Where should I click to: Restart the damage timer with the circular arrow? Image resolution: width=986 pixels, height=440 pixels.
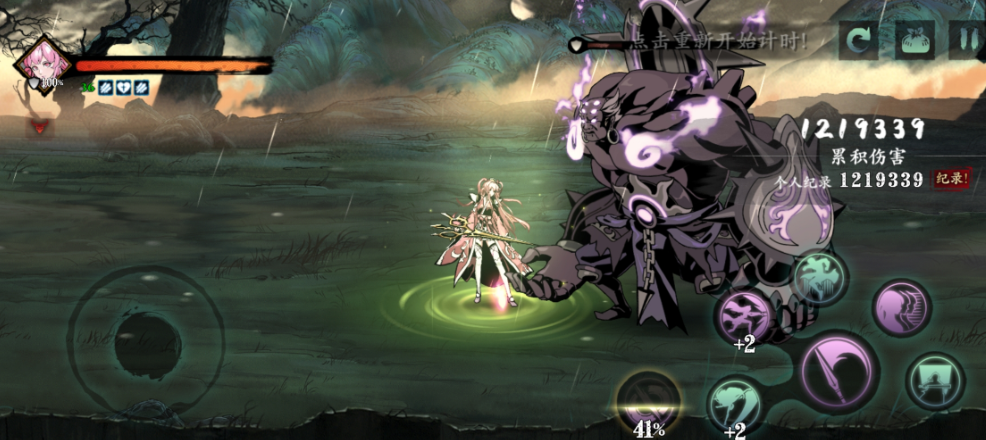pyautogui.click(x=859, y=41)
